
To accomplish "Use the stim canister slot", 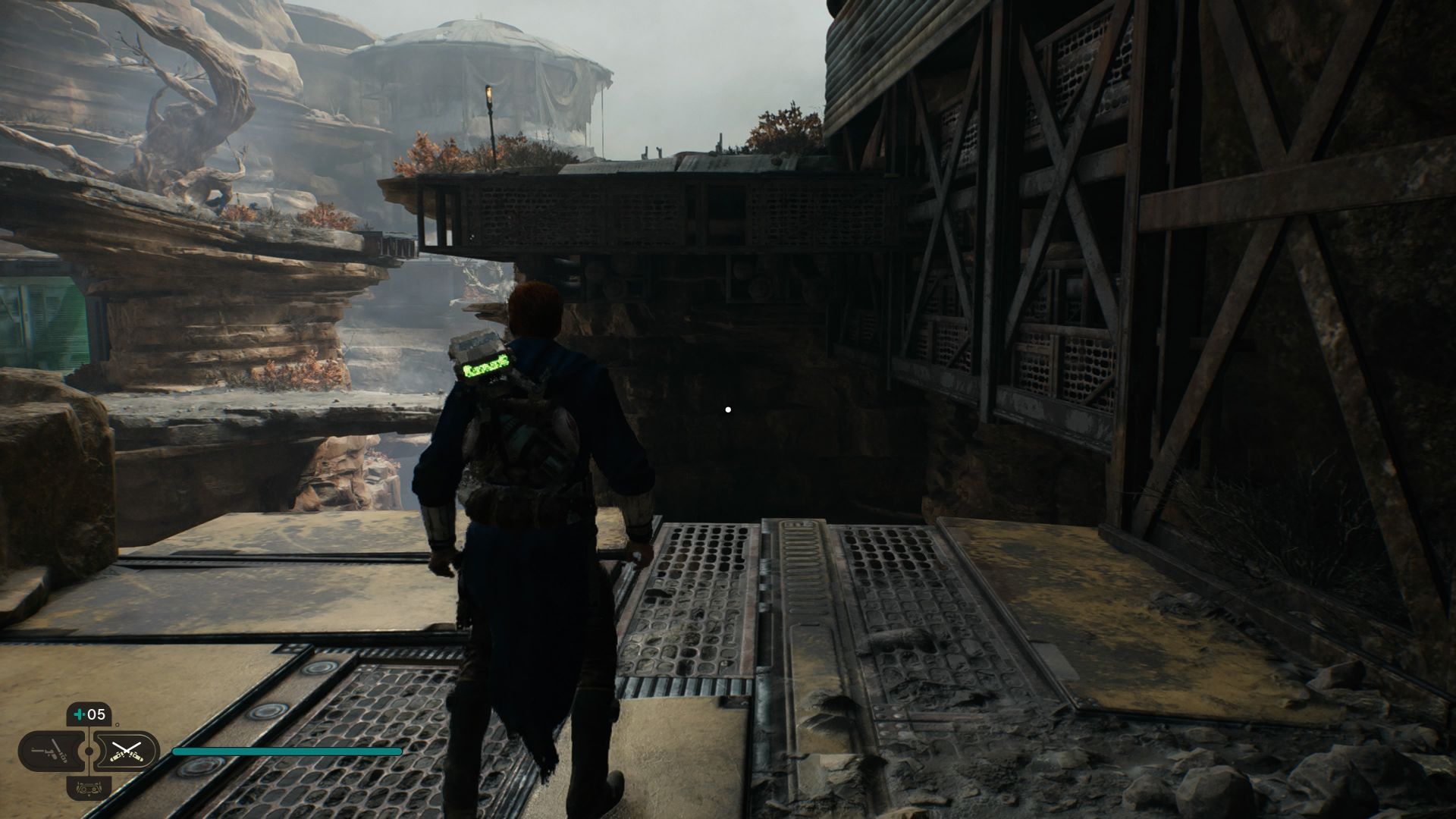I will point(89,714).
